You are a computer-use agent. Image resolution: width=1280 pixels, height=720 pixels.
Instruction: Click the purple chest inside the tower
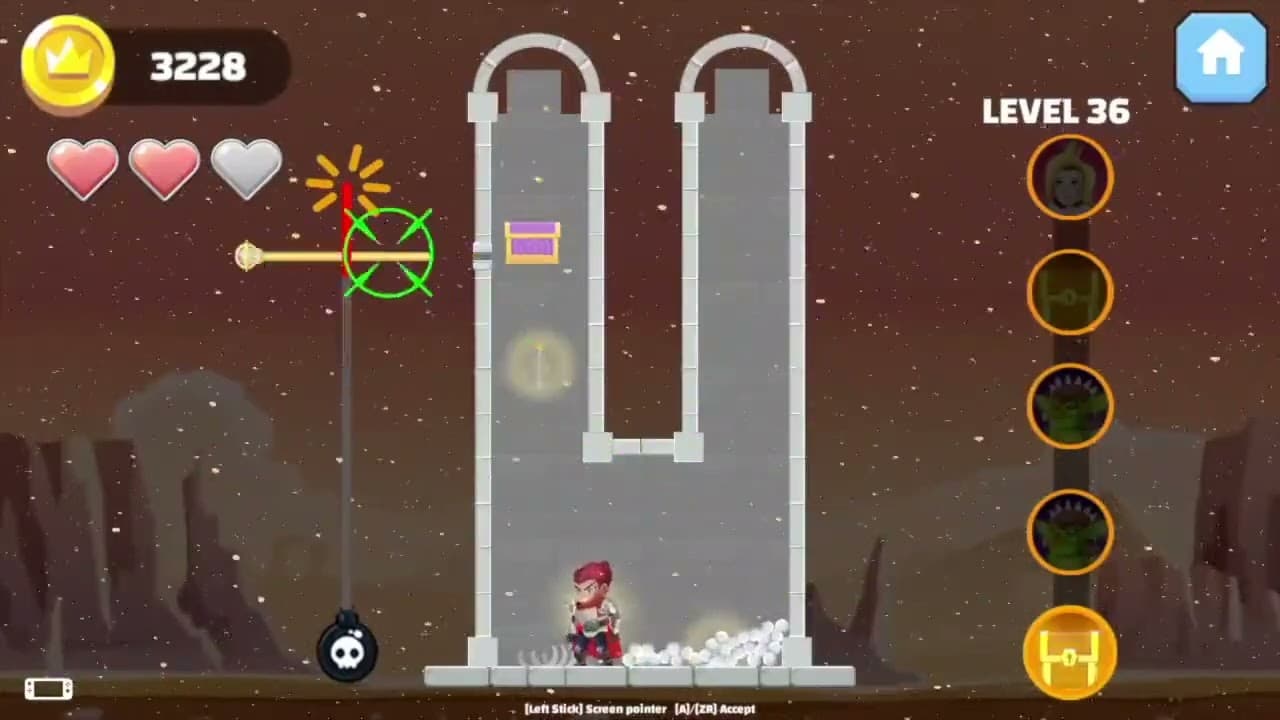pyautogui.click(x=533, y=242)
